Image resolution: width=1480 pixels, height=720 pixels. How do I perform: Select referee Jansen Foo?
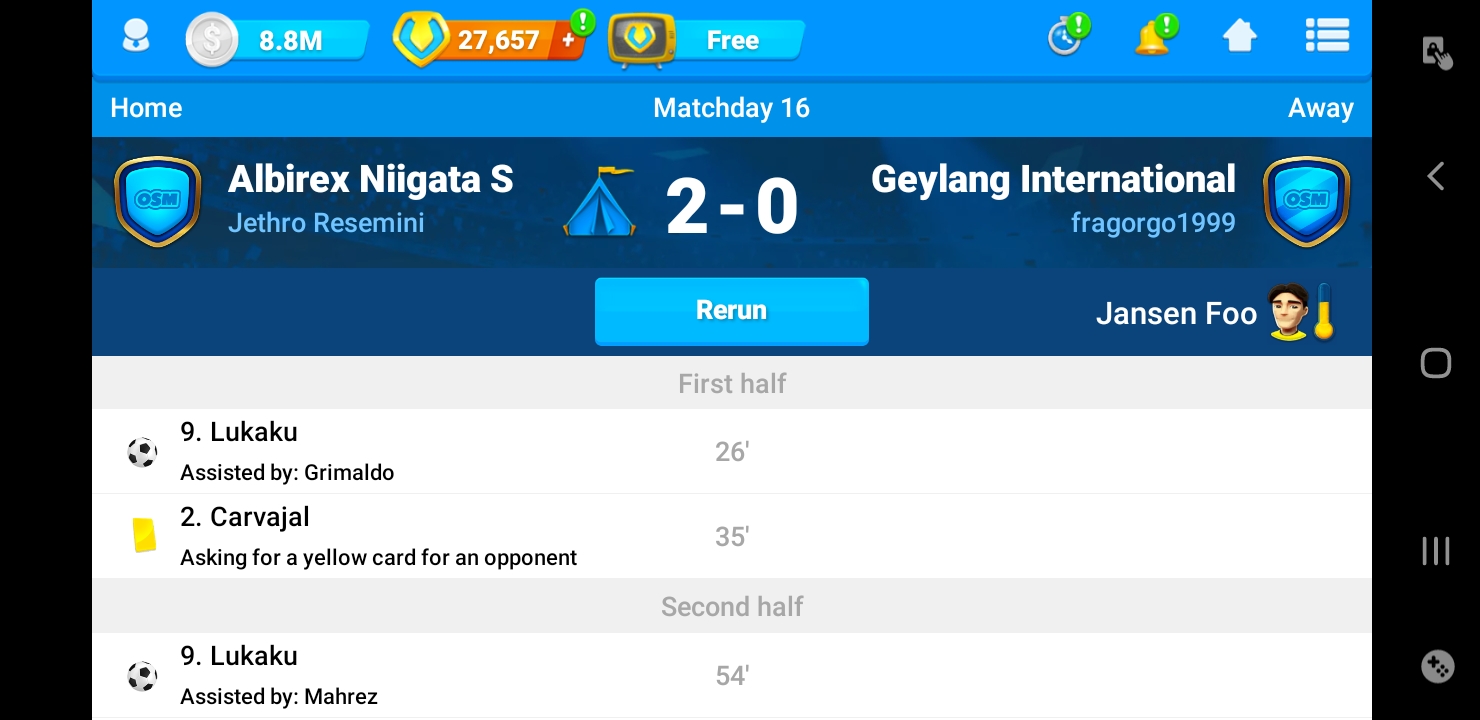pos(1176,314)
